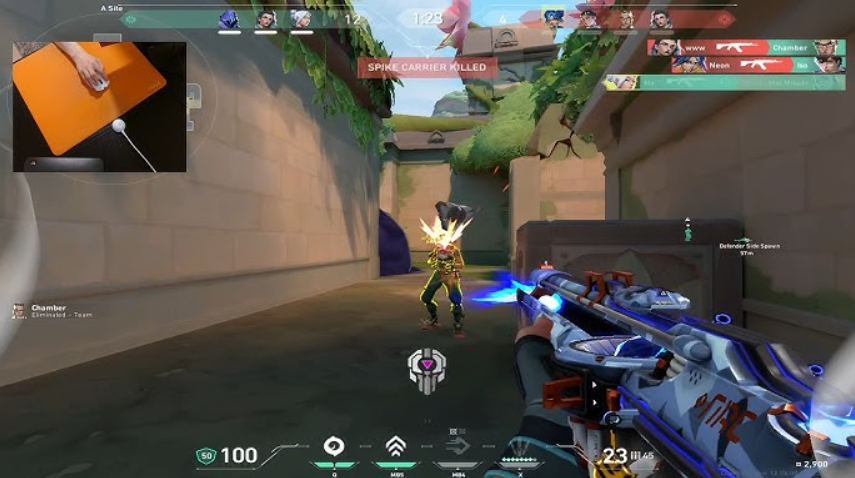
Task: Click the webcam mouse-pad overlay
Action: [x=99, y=107]
